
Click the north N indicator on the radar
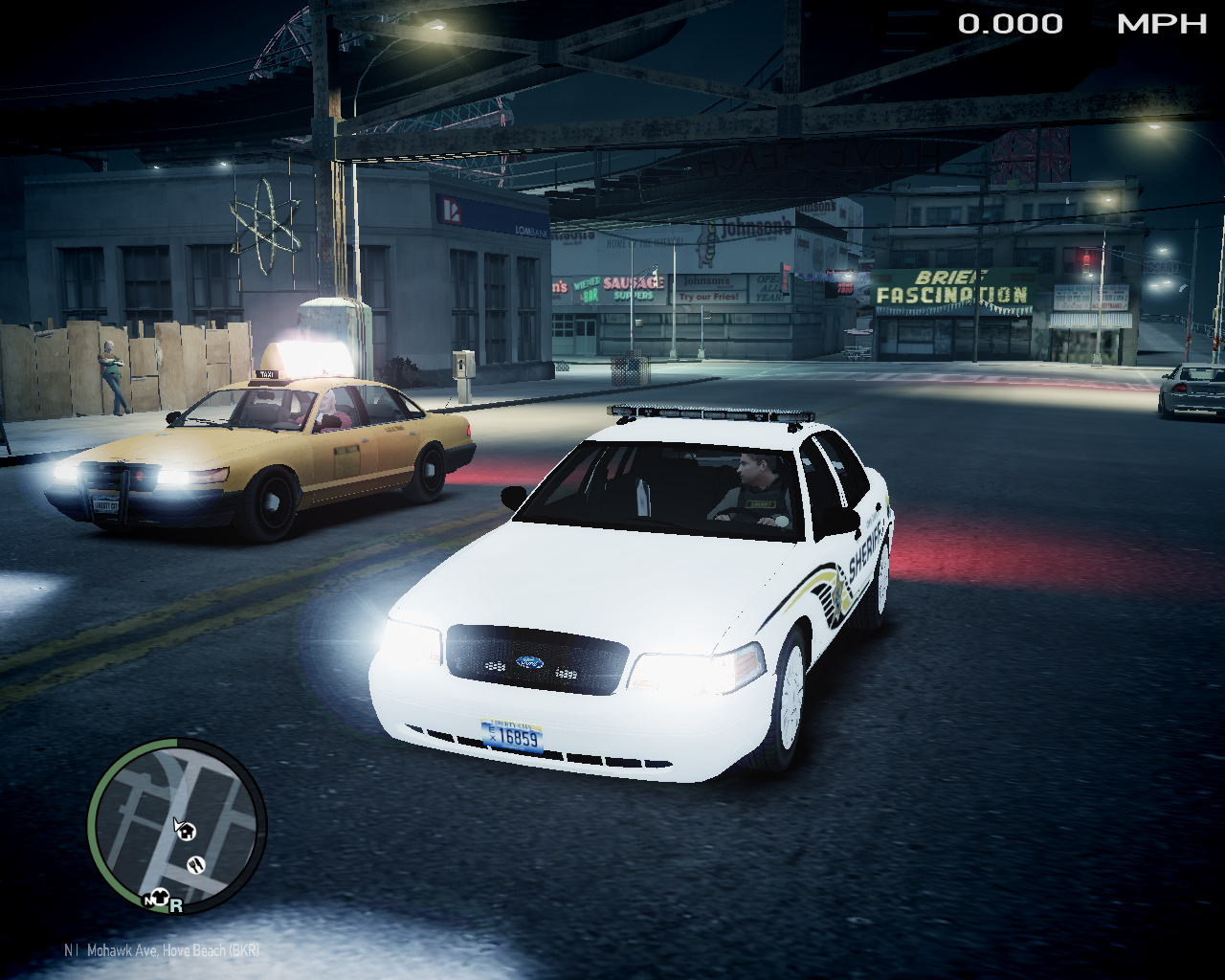coord(149,901)
